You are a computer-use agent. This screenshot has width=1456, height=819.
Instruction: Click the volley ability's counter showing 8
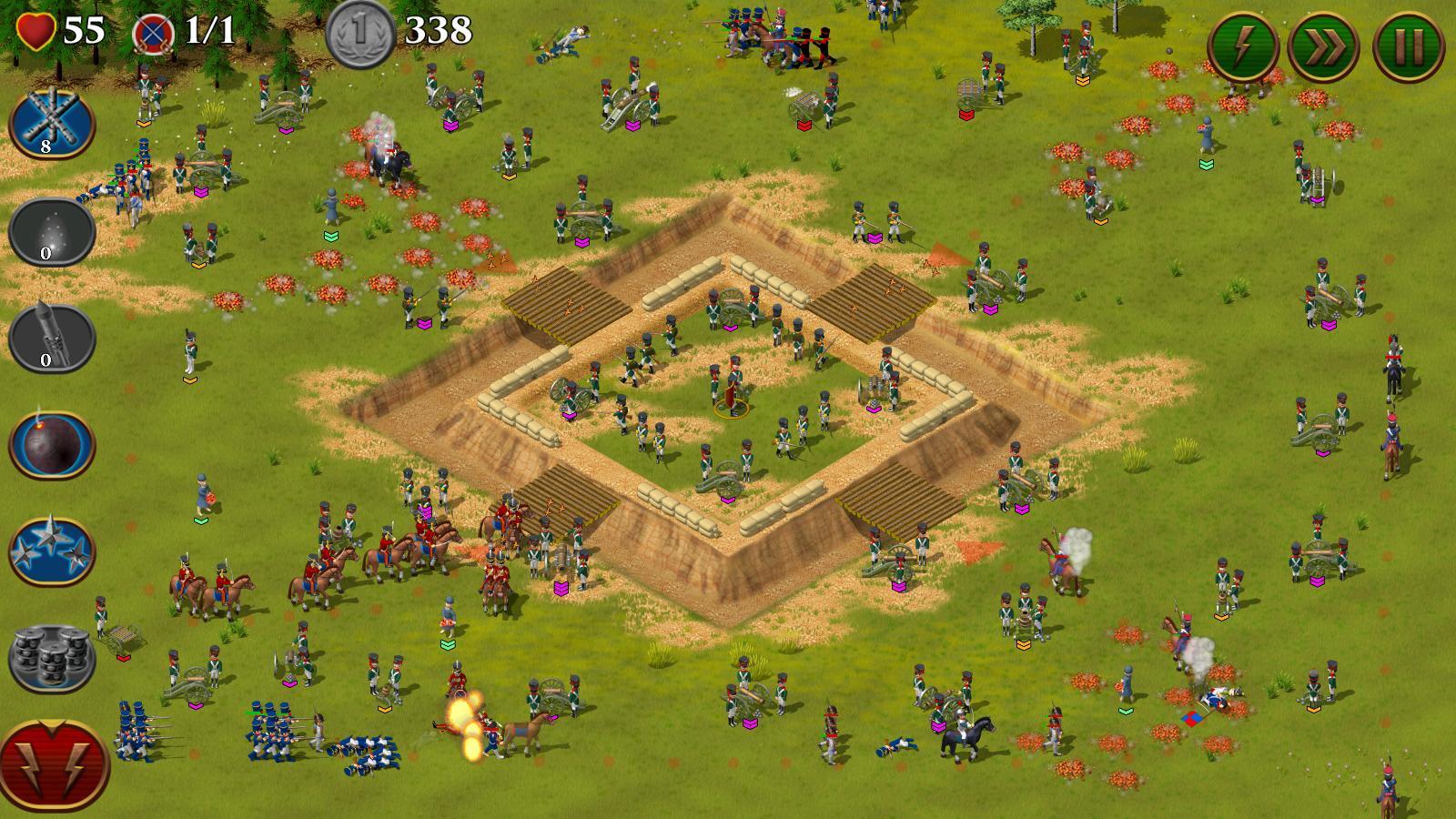point(44,146)
